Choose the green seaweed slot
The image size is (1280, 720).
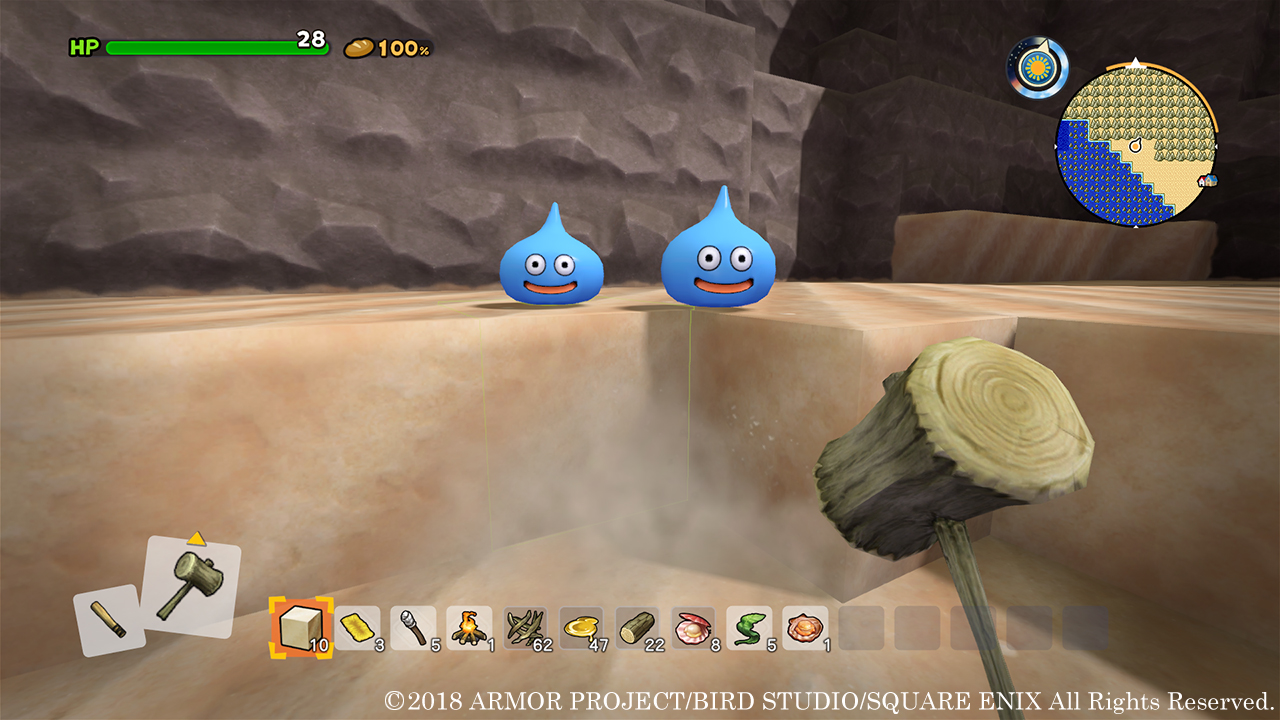click(x=749, y=628)
